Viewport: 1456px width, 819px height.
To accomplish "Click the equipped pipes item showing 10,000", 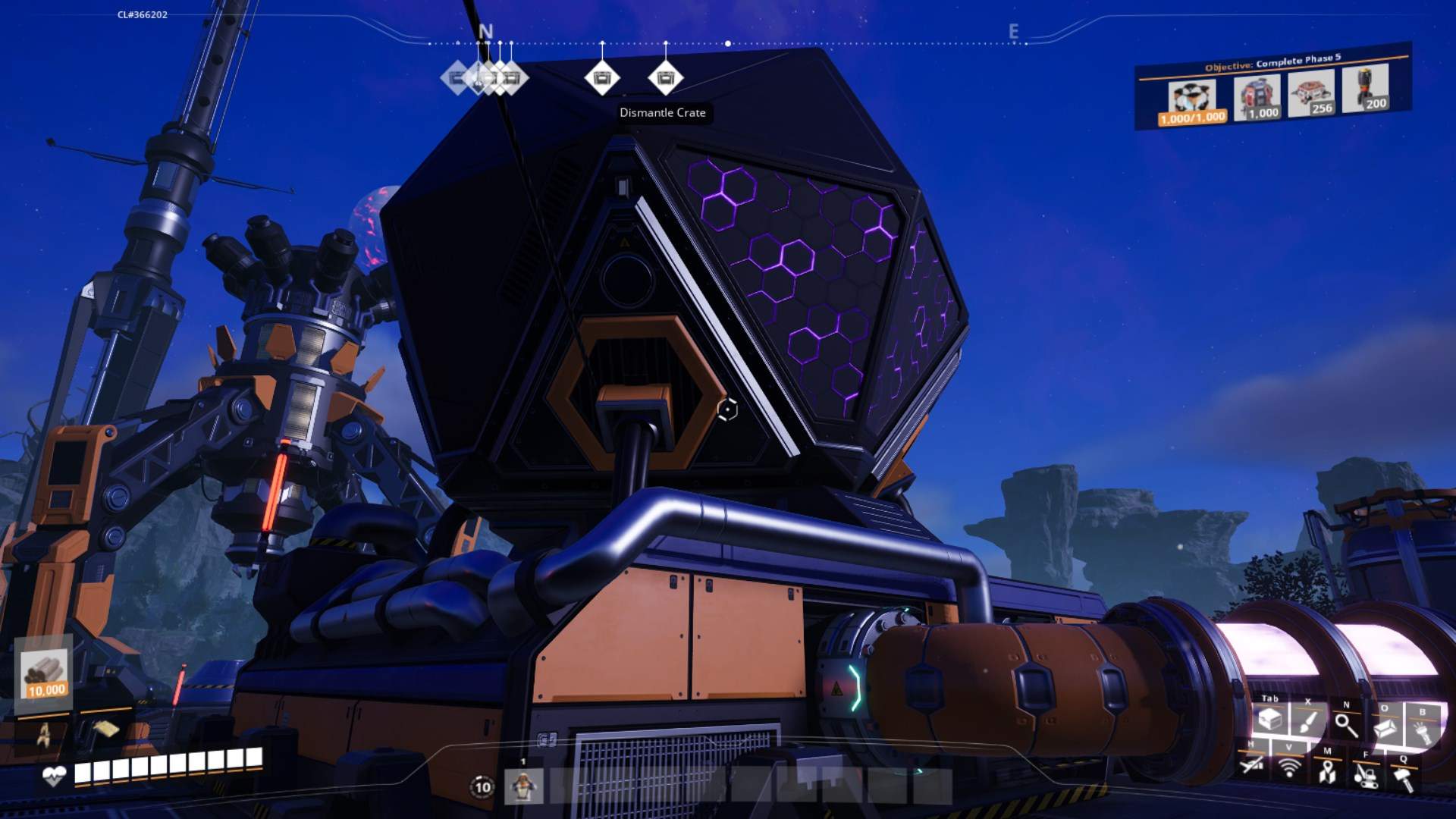I will click(x=45, y=673).
